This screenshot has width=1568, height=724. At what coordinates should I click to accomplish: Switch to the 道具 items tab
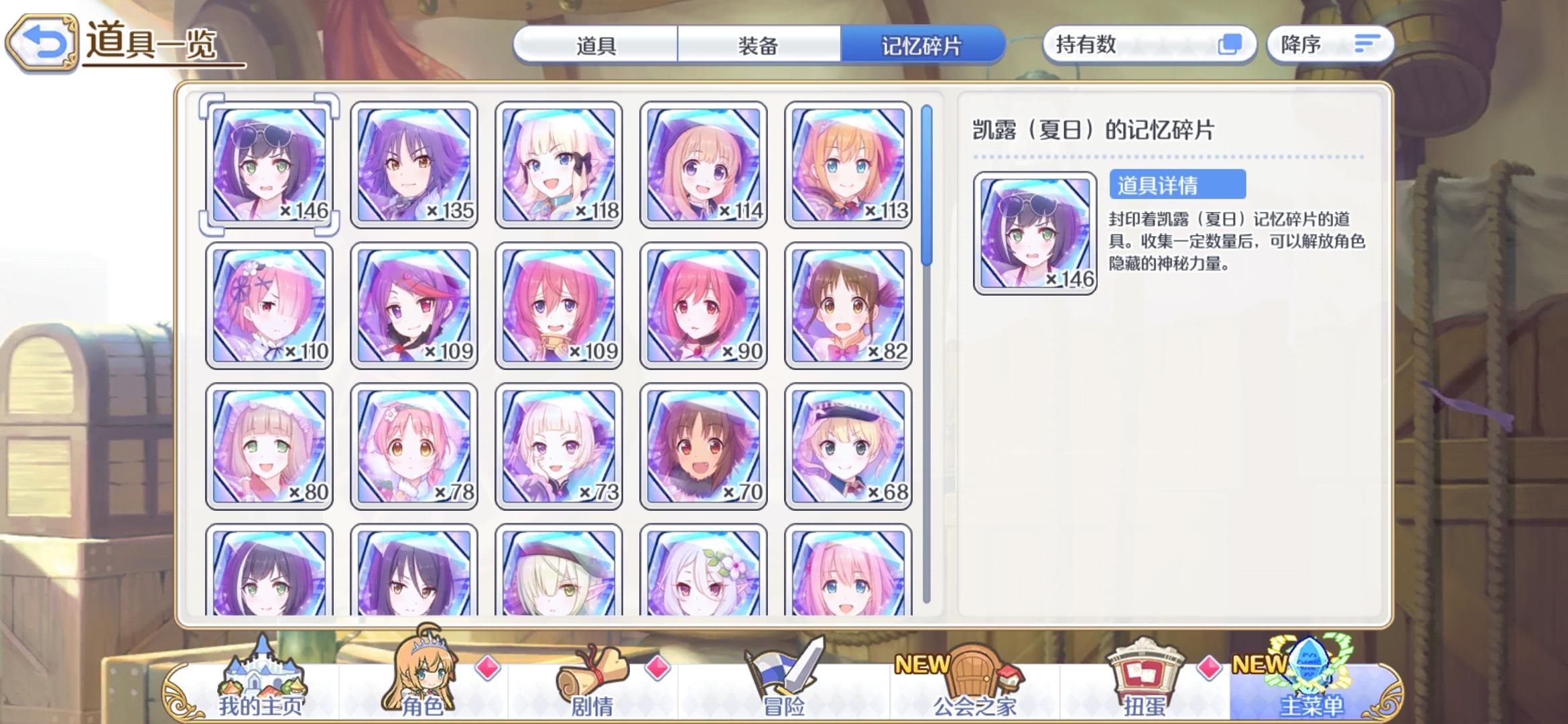(x=596, y=47)
